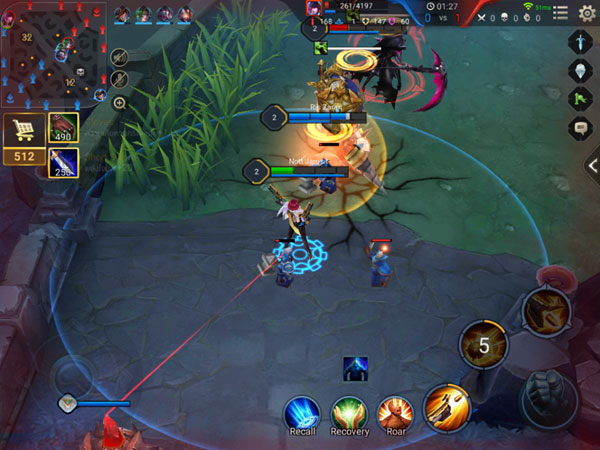Buy the recommended item costing 490 gold
Viewport: 600px width, 450px height.
point(63,127)
